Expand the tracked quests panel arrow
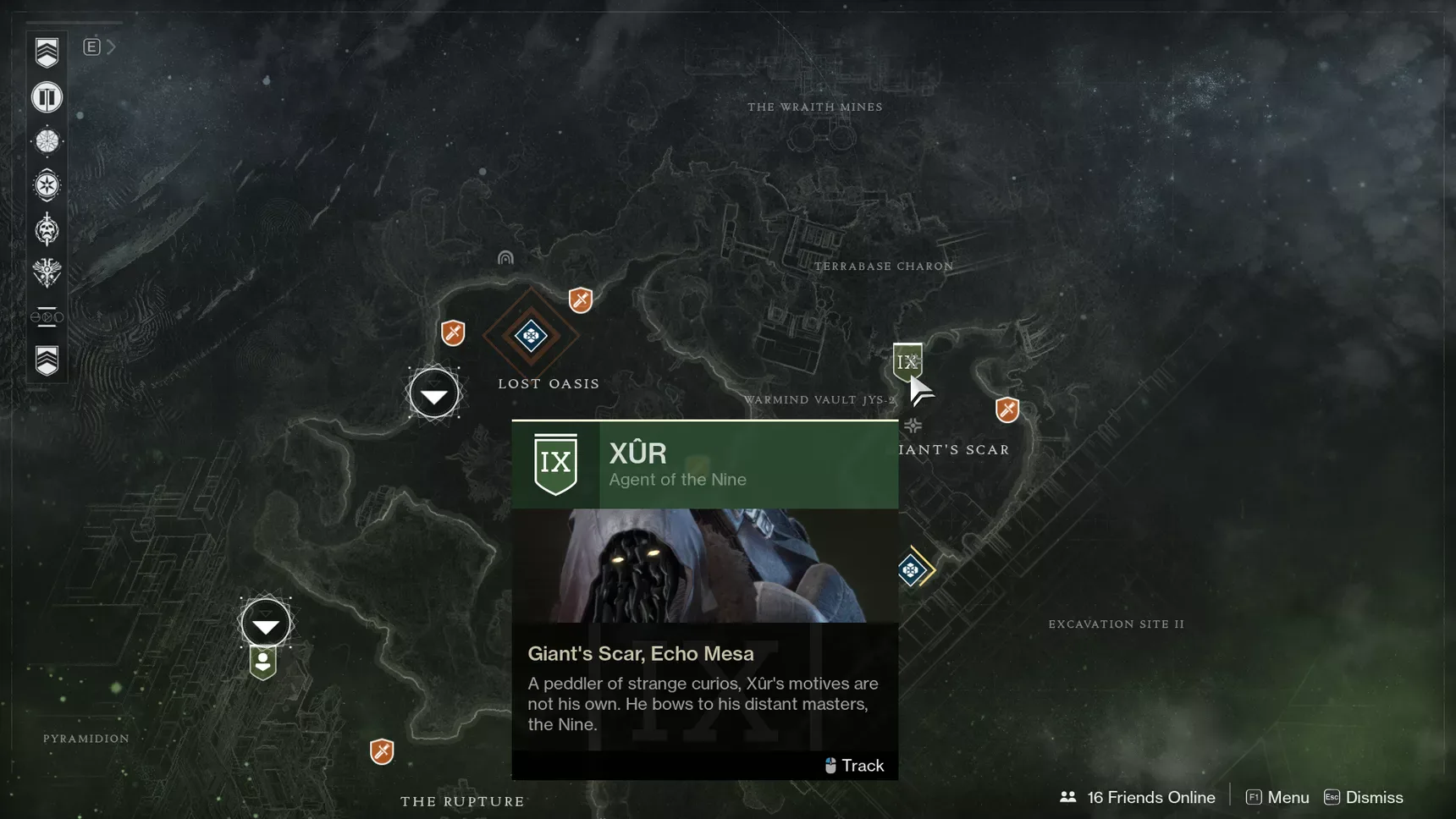Image resolution: width=1456 pixels, height=819 pixels. click(x=111, y=47)
